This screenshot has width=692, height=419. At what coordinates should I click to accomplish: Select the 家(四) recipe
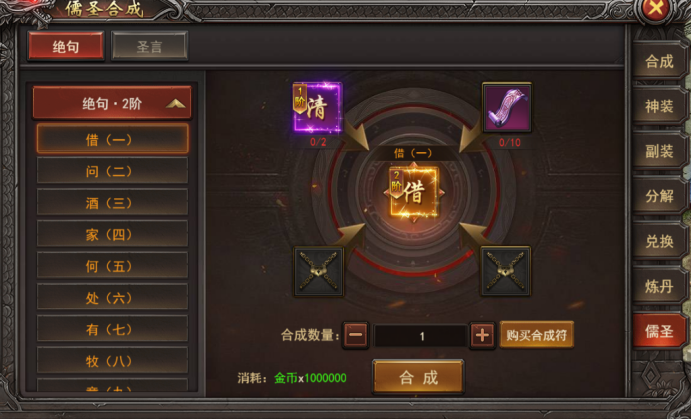pos(112,234)
